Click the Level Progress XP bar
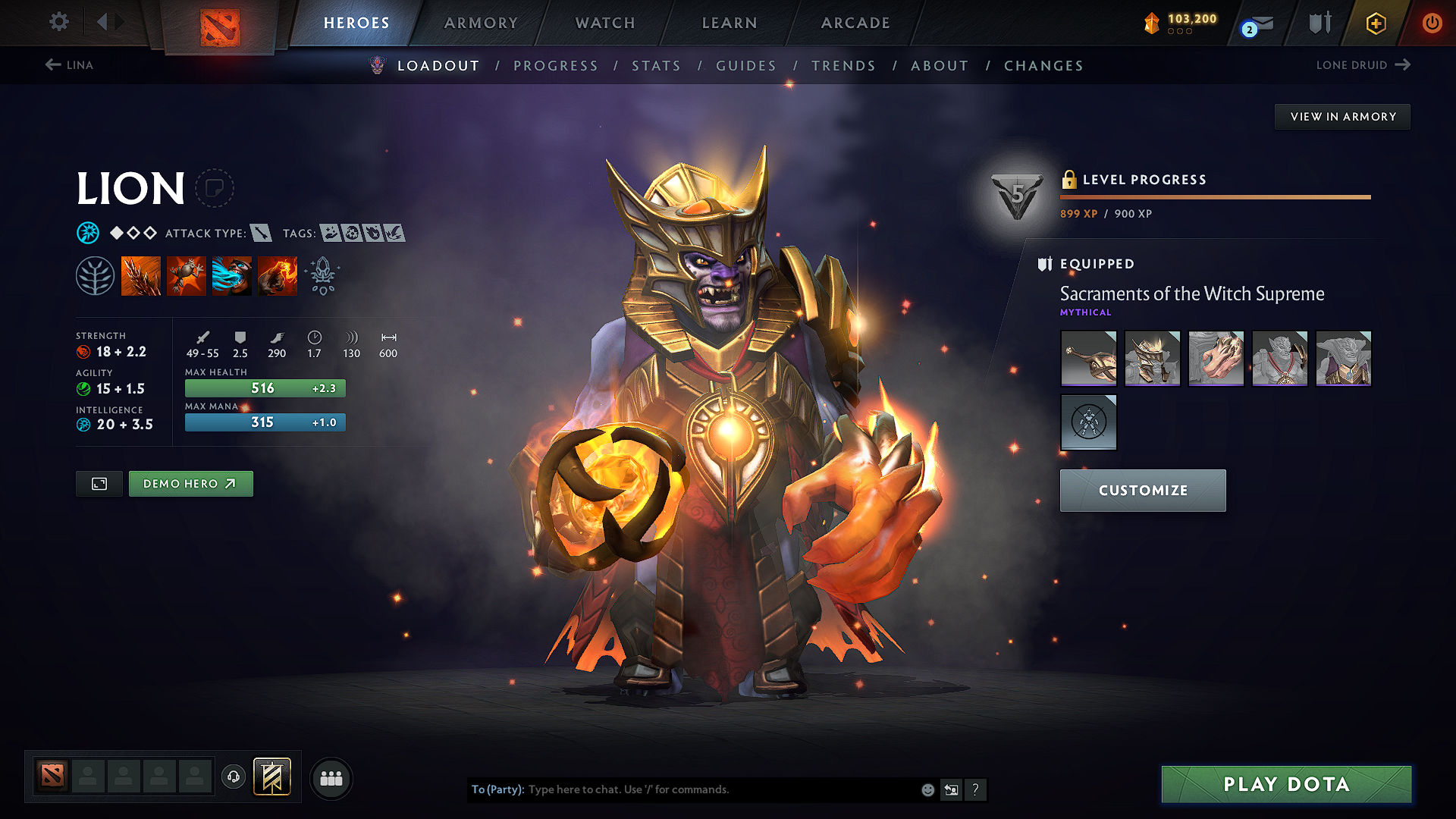The height and width of the screenshot is (819, 1456). click(1214, 198)
